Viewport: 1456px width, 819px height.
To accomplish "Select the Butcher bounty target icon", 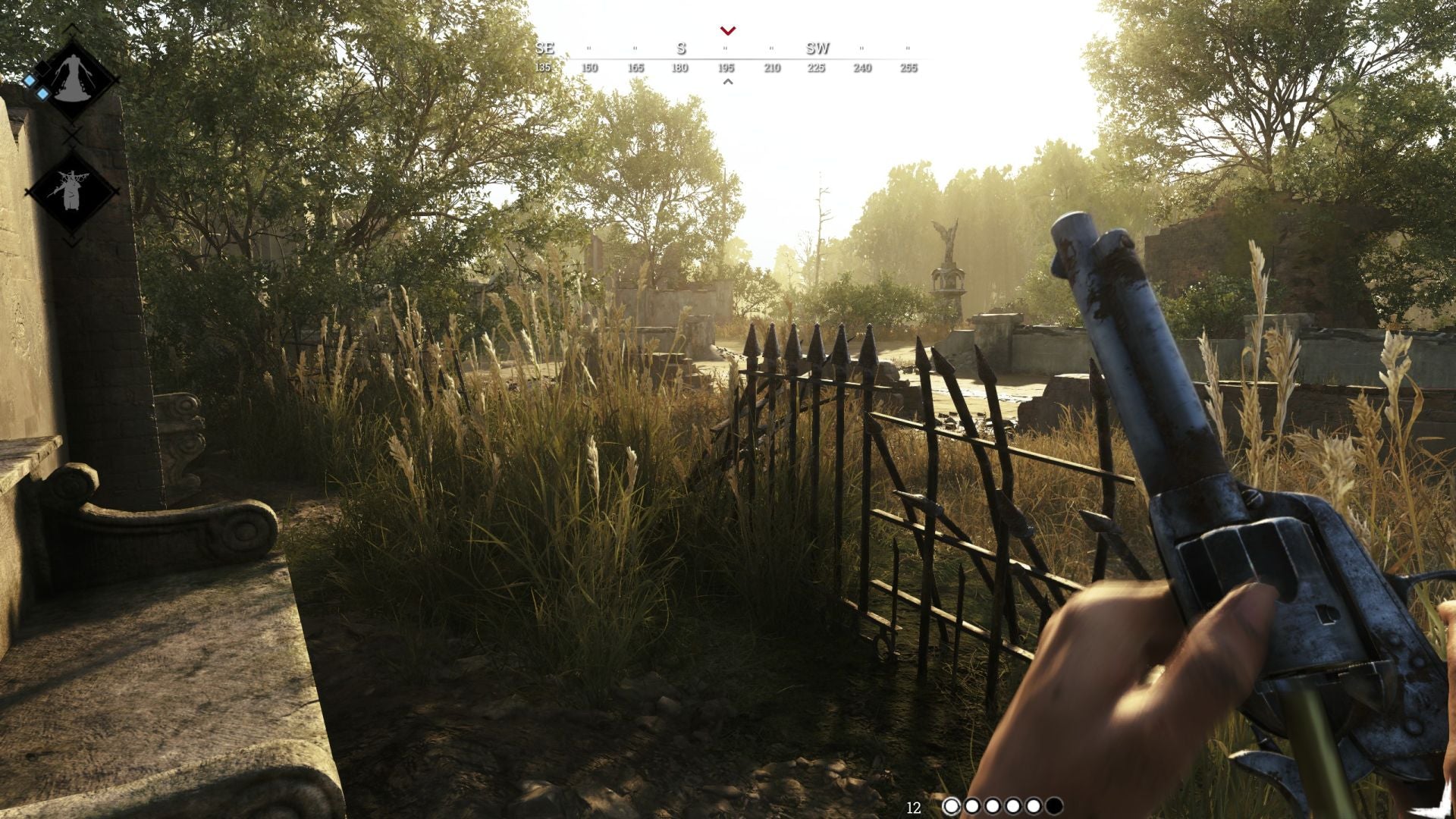I will click(72, 190).
